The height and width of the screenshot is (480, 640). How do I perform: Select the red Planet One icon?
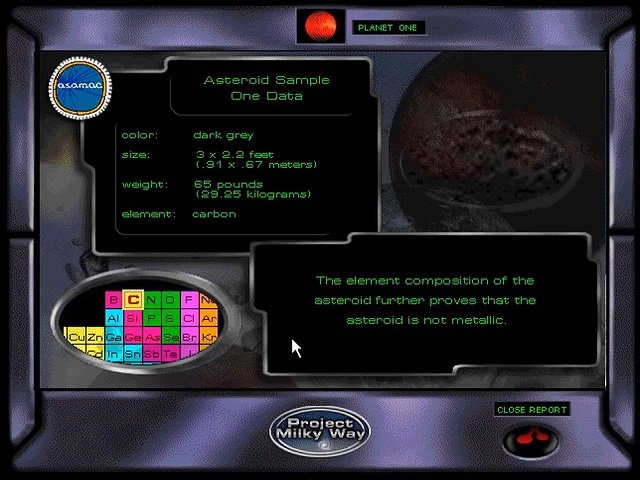point(319,24)
